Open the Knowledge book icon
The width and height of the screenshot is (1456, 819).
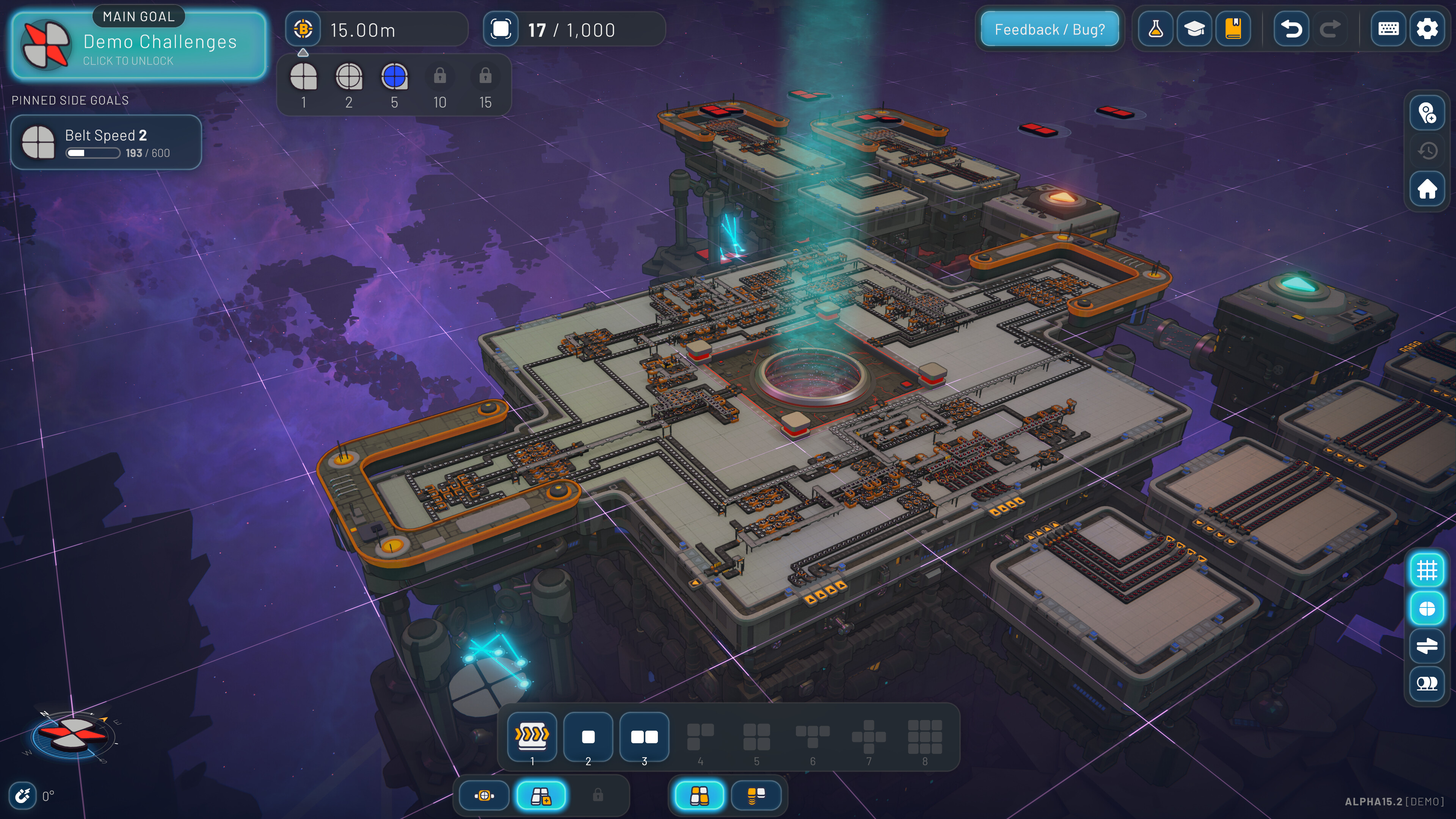pos(1234,29)
